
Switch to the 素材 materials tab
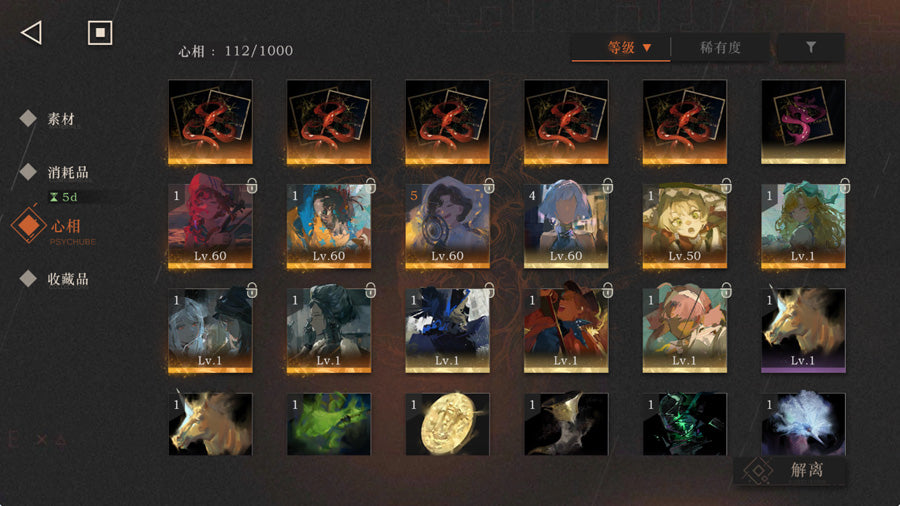60,119
